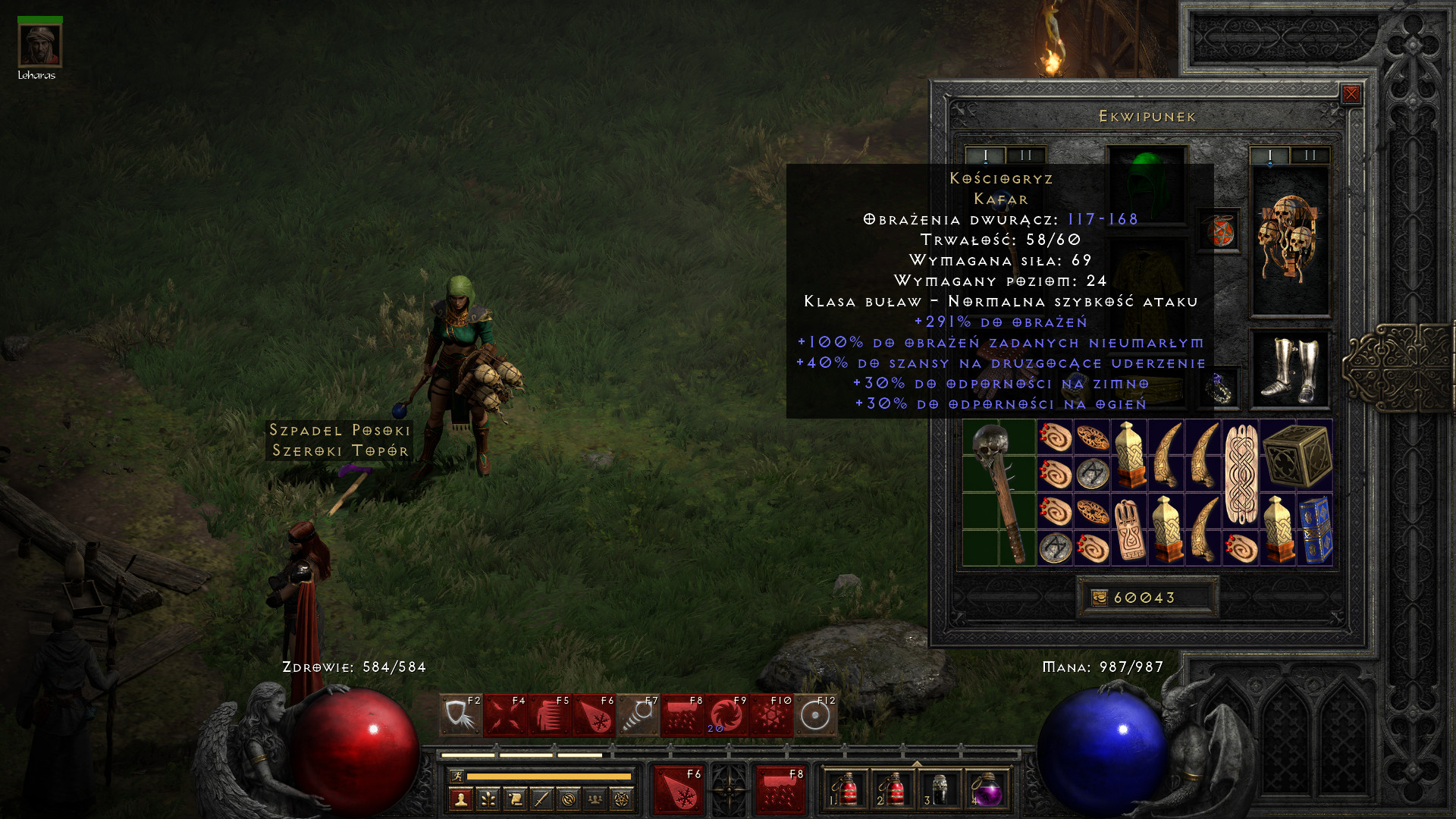Use the purple potion in belt slot 4
Viewport: 1456px width, 819px height.
tap(986, 790)
